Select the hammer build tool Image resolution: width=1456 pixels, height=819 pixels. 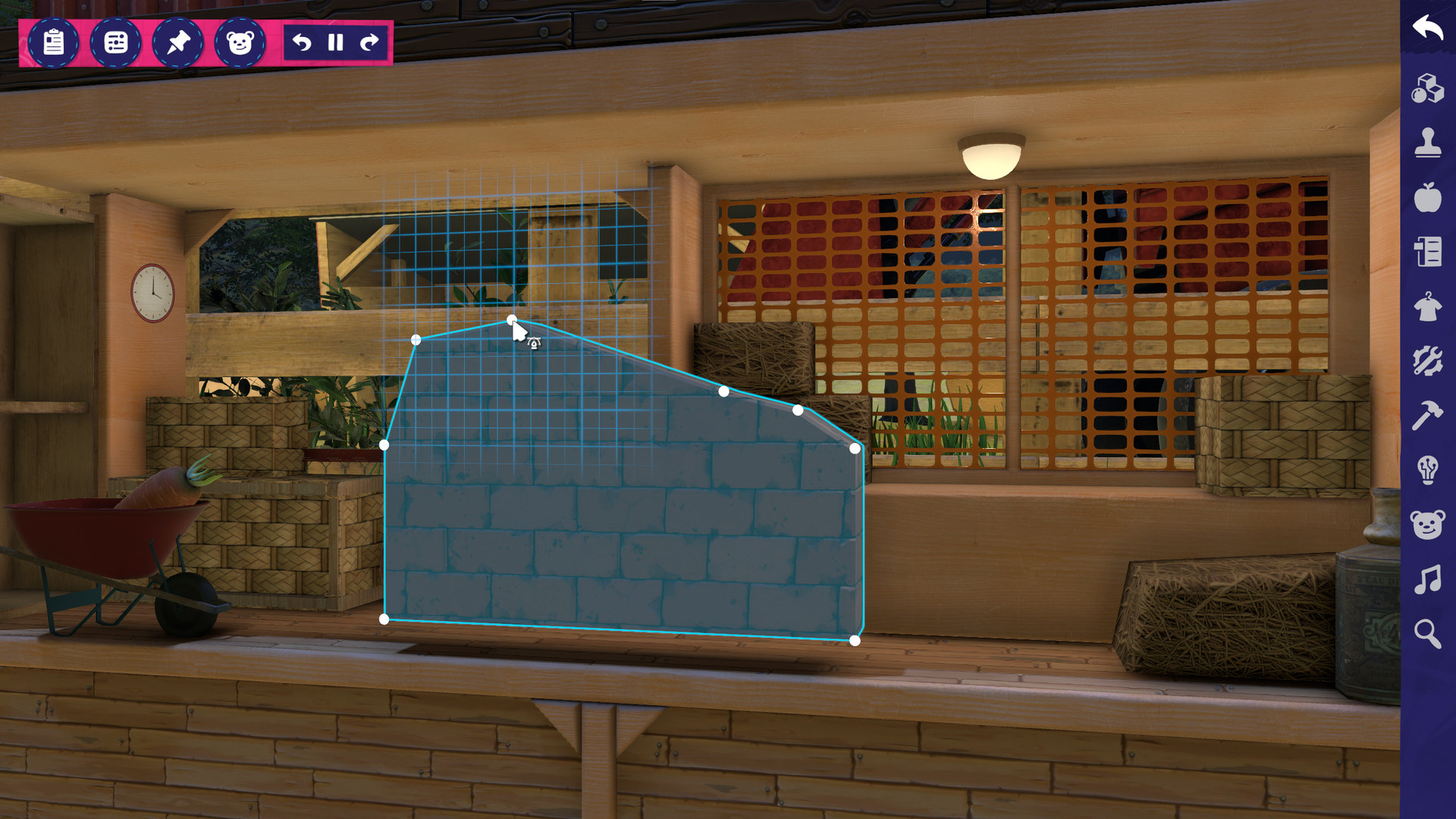pos(1428,416)
